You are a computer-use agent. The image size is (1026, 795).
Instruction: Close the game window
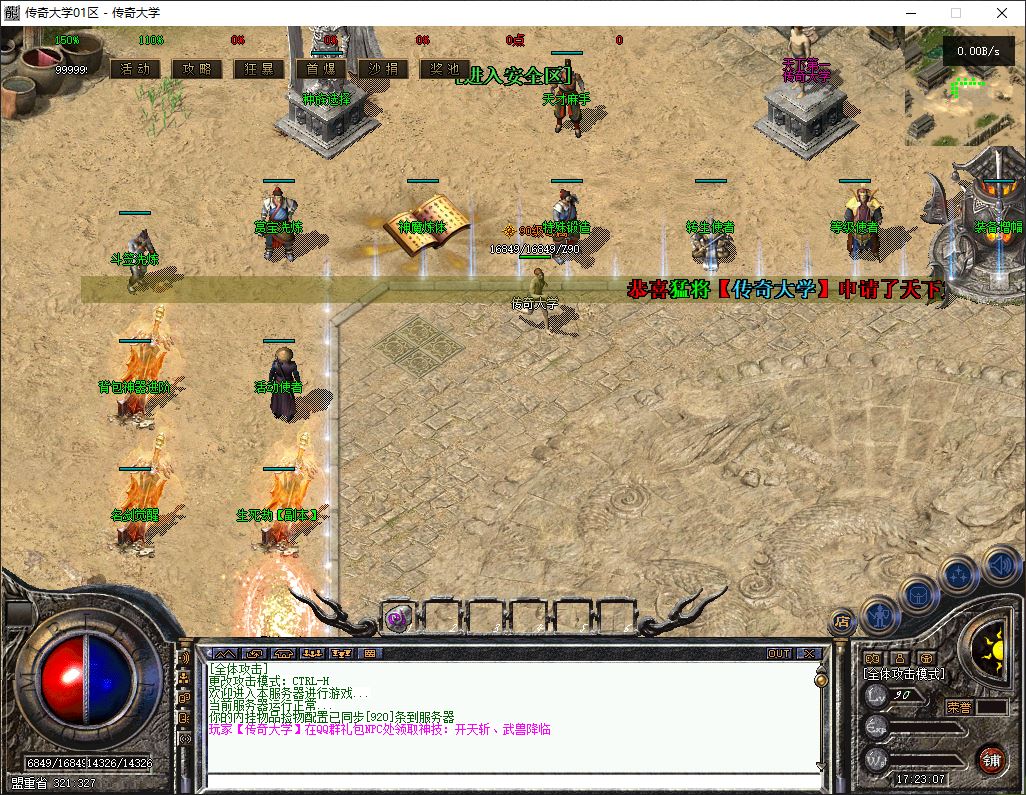1002,13
